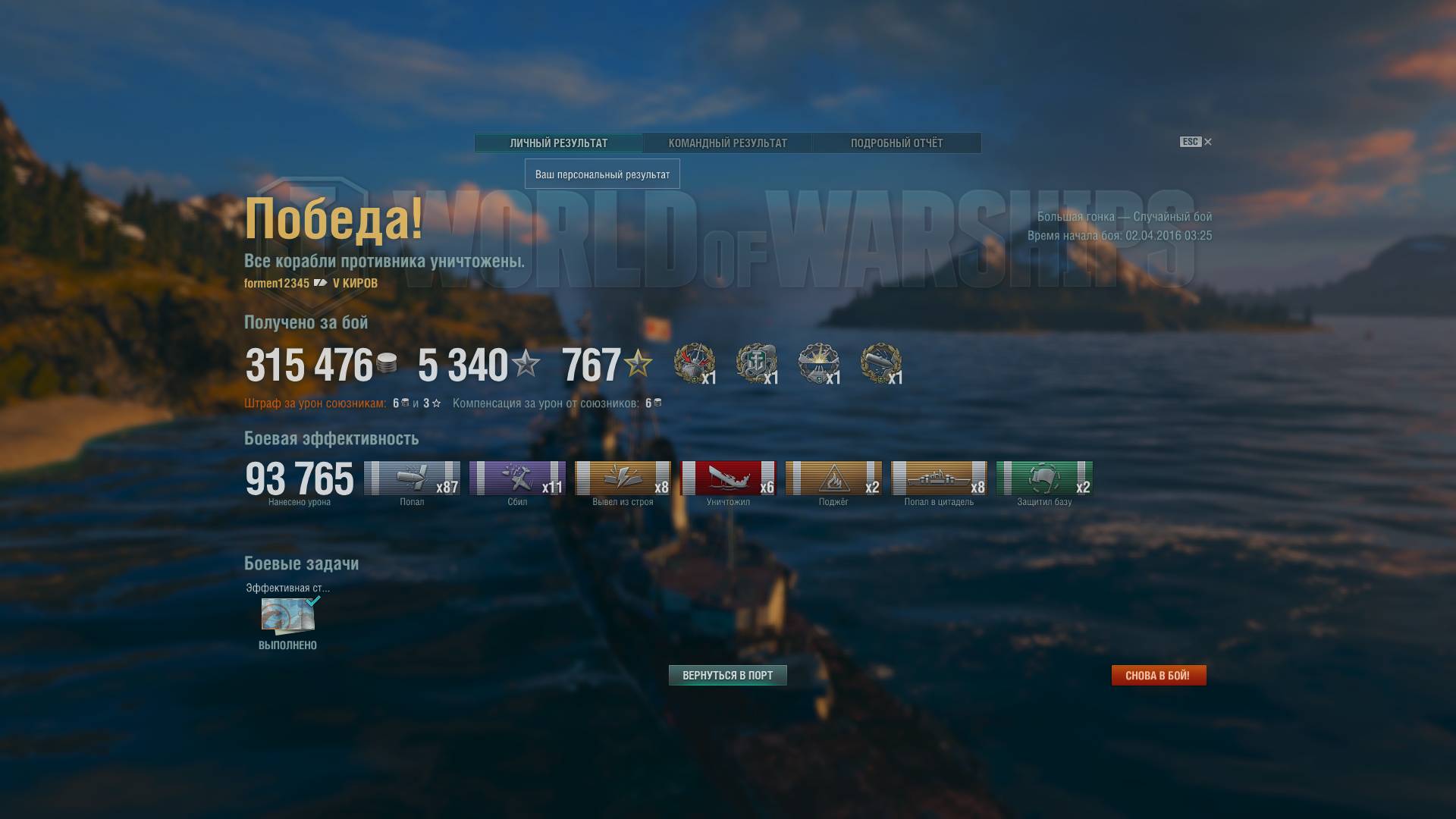Viewport: 1456px width, 819px height.
Task: Select the Сбил x11 aircraft ribbon
Action: coord(517,478)
